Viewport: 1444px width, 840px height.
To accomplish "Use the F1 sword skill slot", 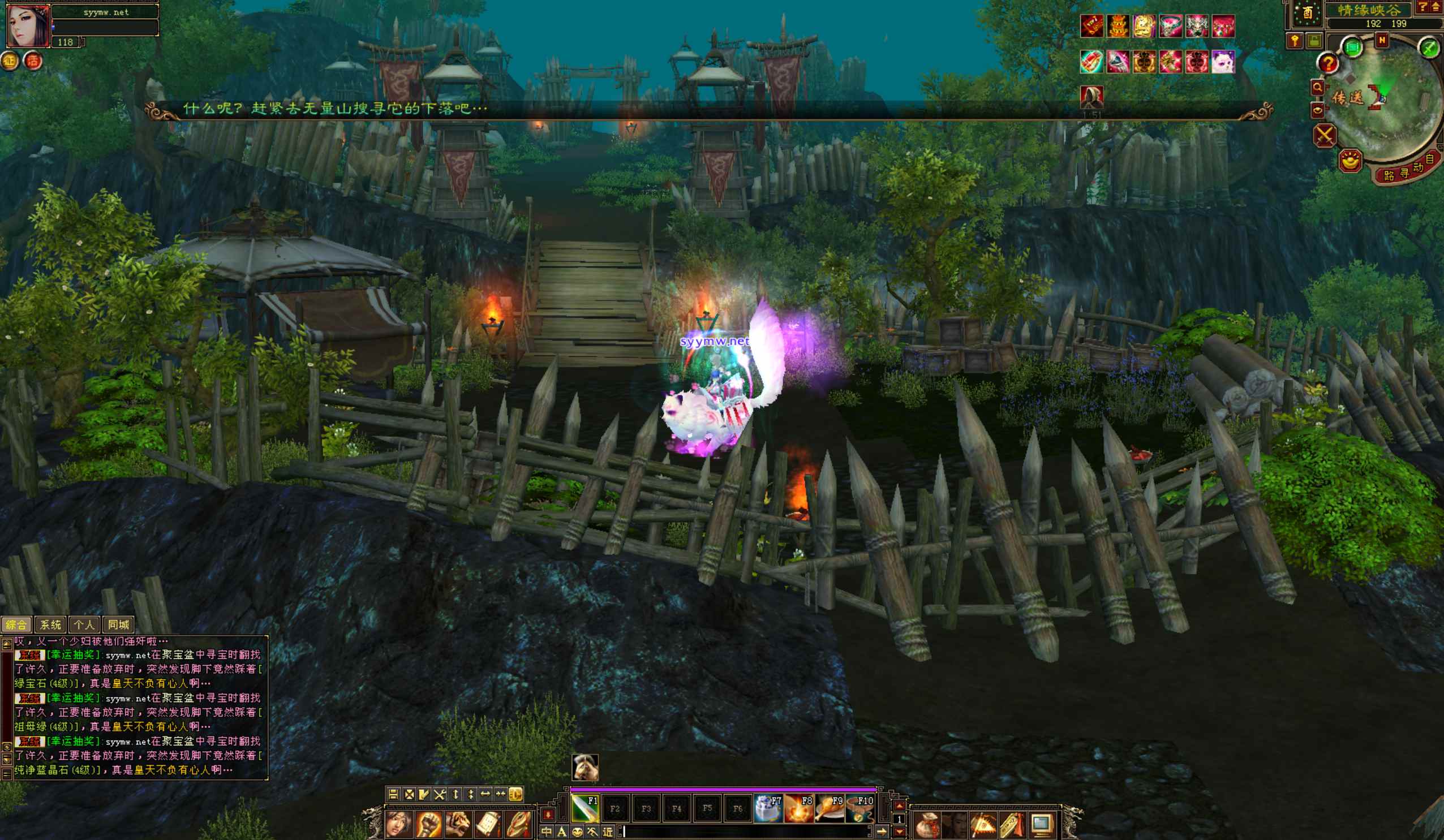I will pos(585,808).
